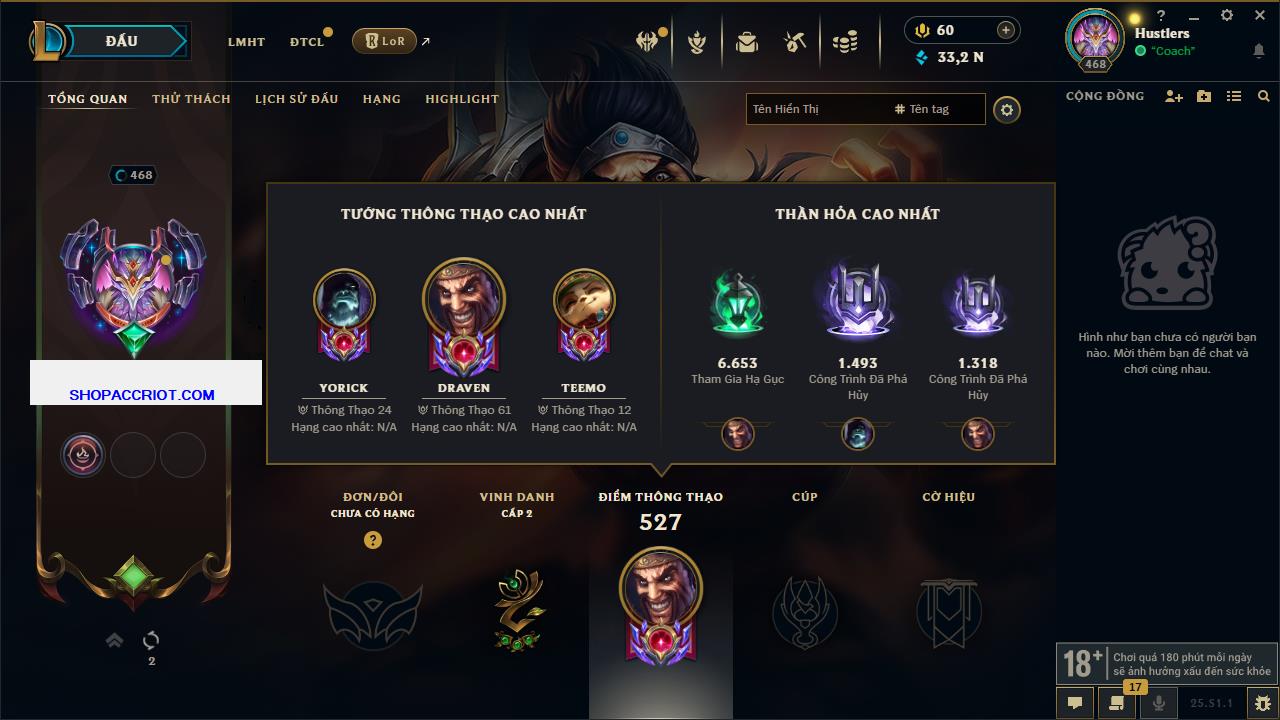Open the Collection backpack icon
Image resolution: width=1280 pixels, height=720 pixels.
pyautogui.click(x=746, y=42)
